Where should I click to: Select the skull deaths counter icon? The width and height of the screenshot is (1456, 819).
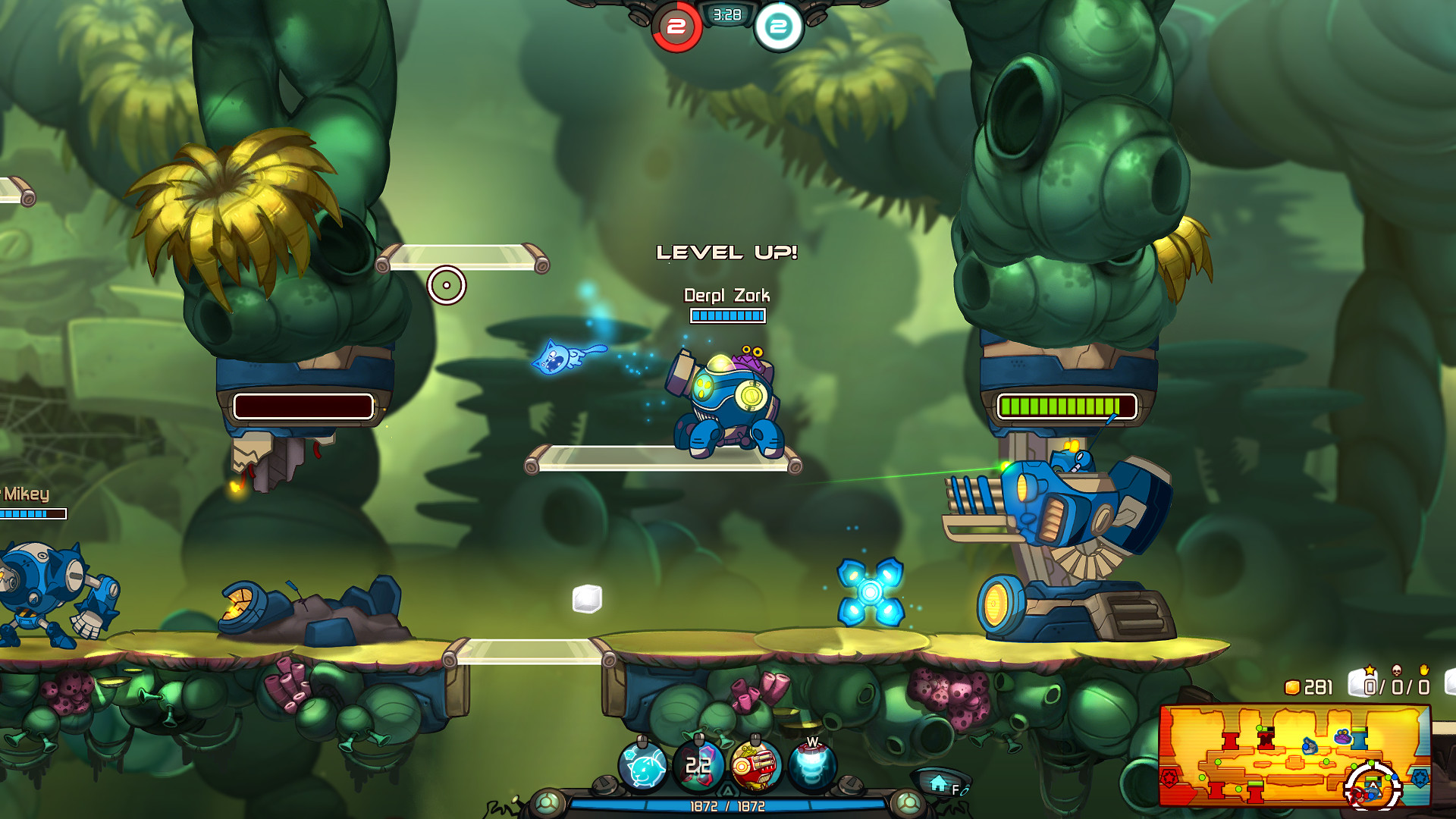pos(1395,670)
